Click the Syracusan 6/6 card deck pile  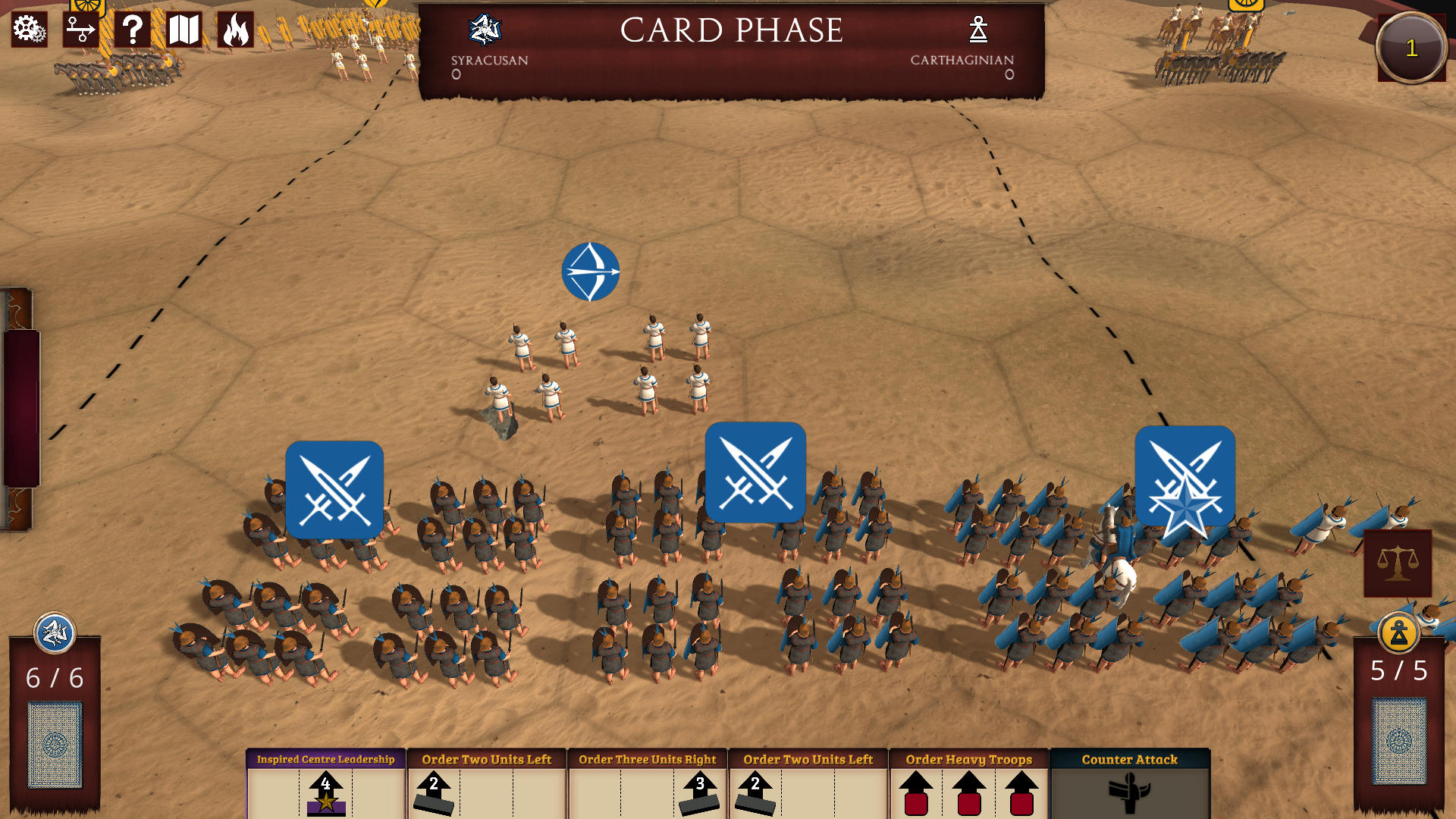52,747
